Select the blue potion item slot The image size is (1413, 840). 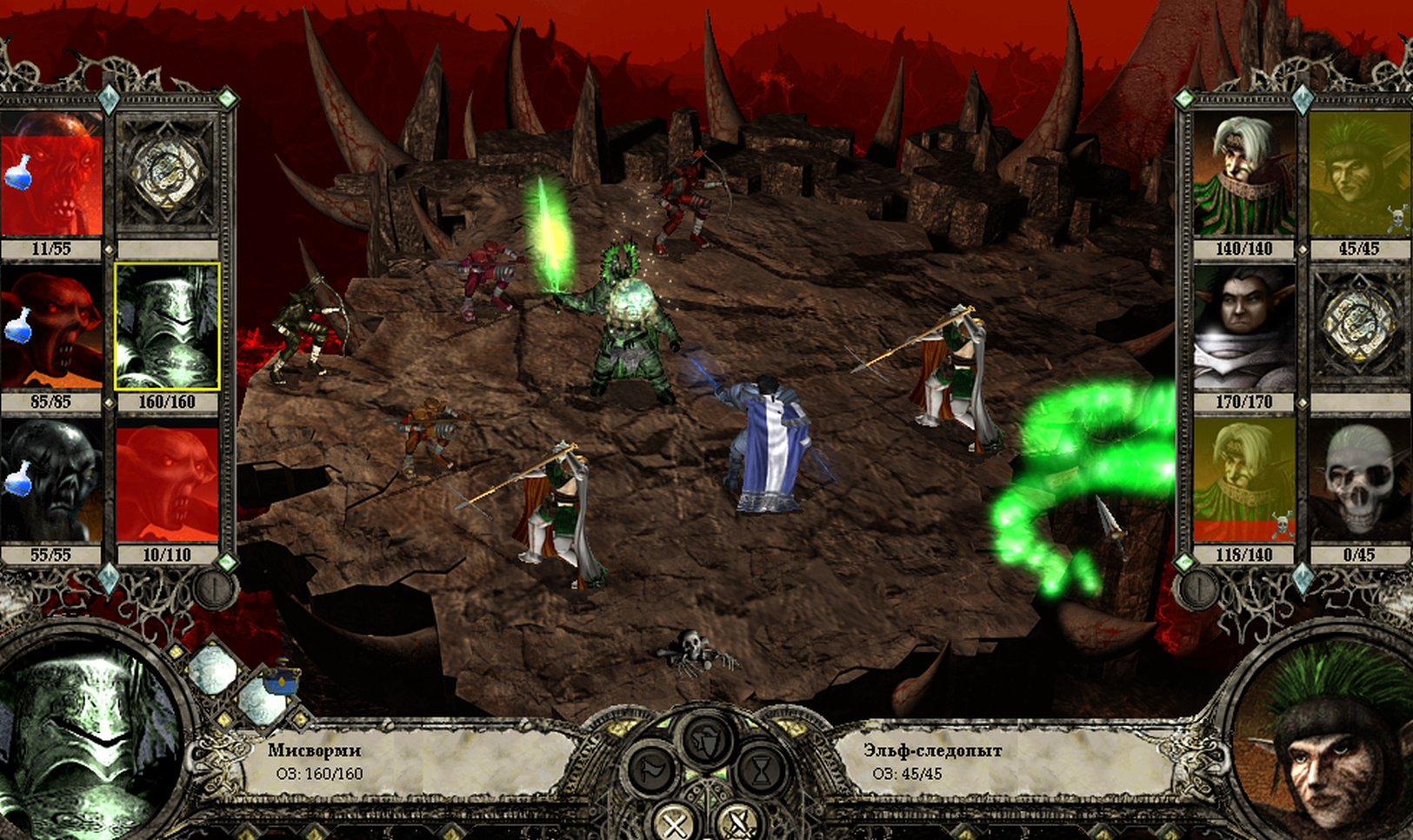coord(280,680)
